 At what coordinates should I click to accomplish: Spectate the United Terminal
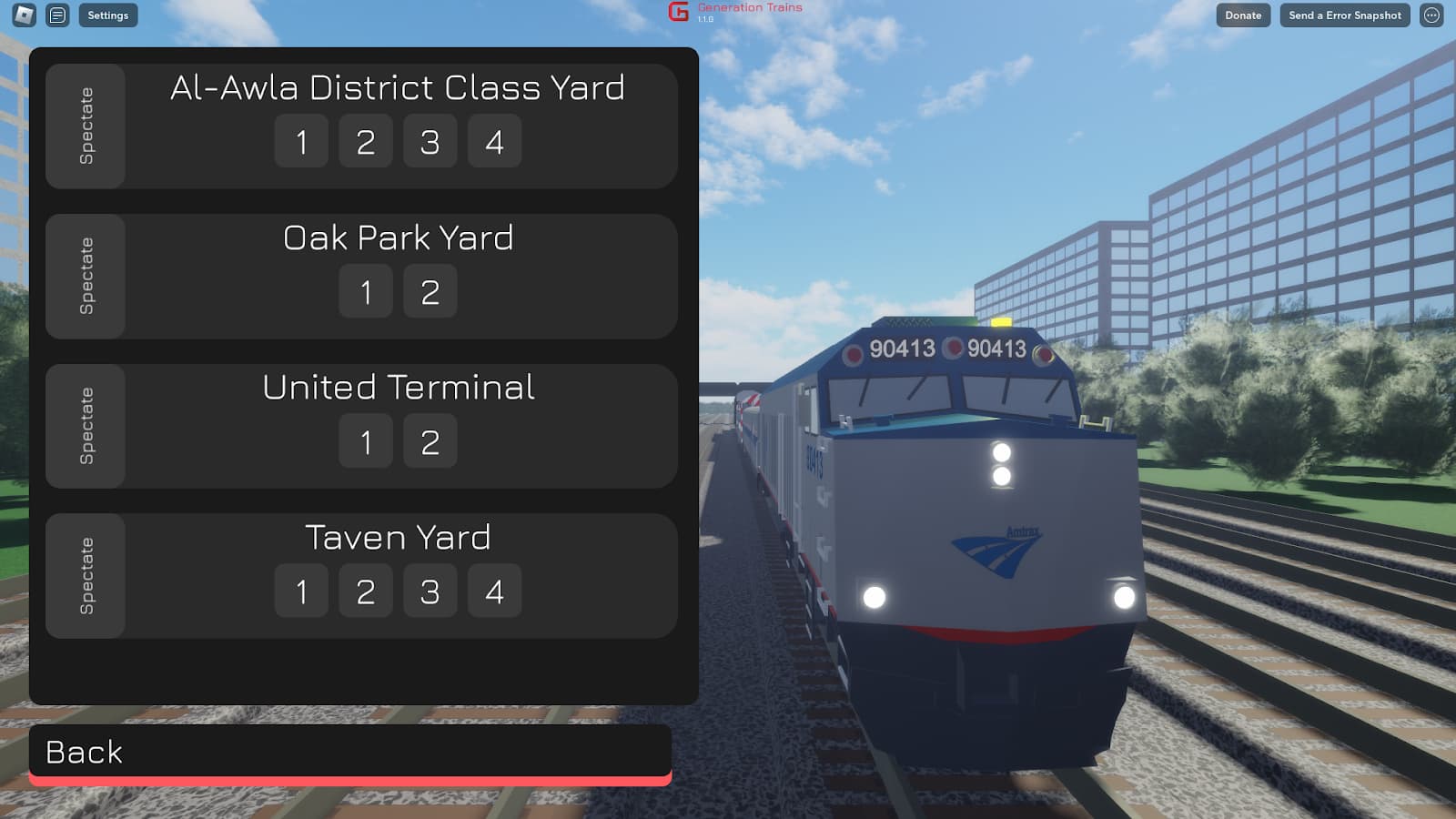pyautogui.click(x=86, y=426)
